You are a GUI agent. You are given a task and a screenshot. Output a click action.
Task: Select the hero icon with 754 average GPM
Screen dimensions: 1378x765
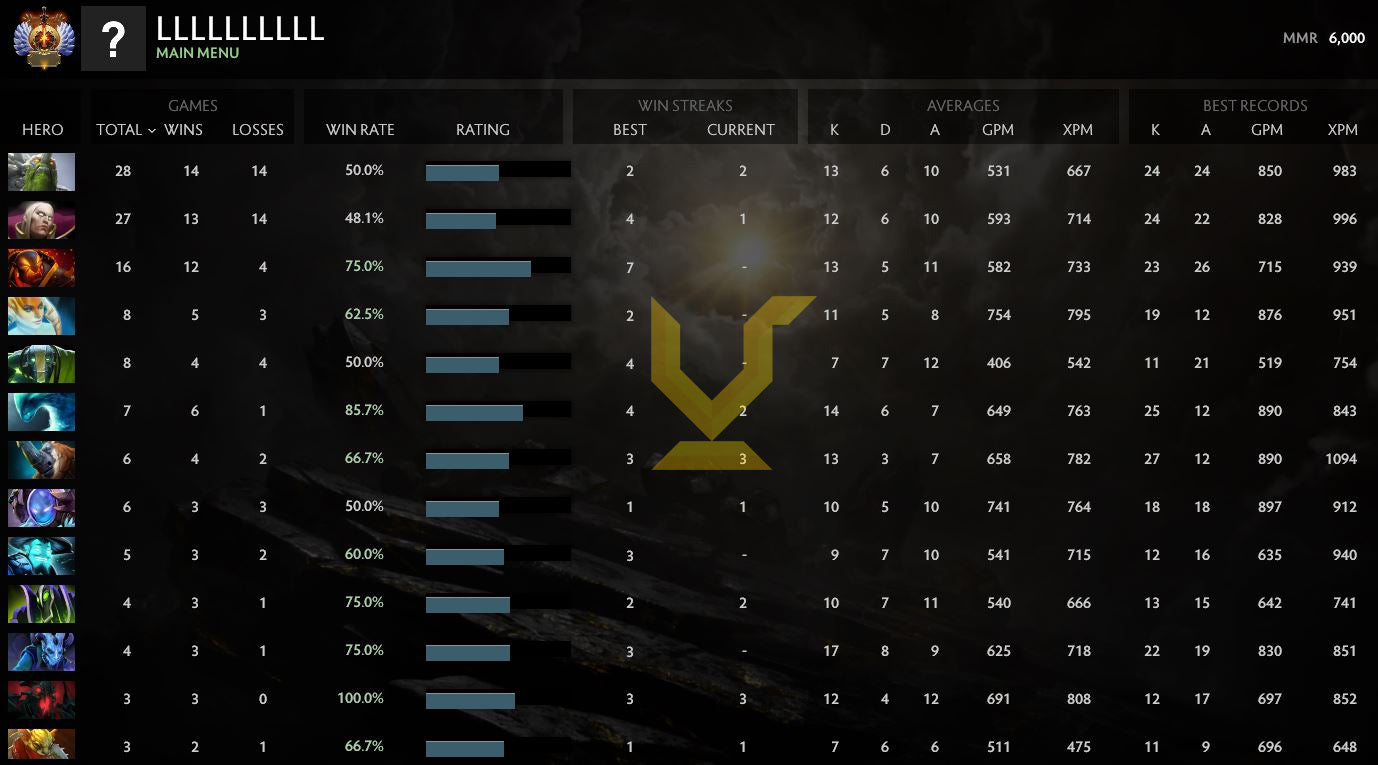coord(41,314)
